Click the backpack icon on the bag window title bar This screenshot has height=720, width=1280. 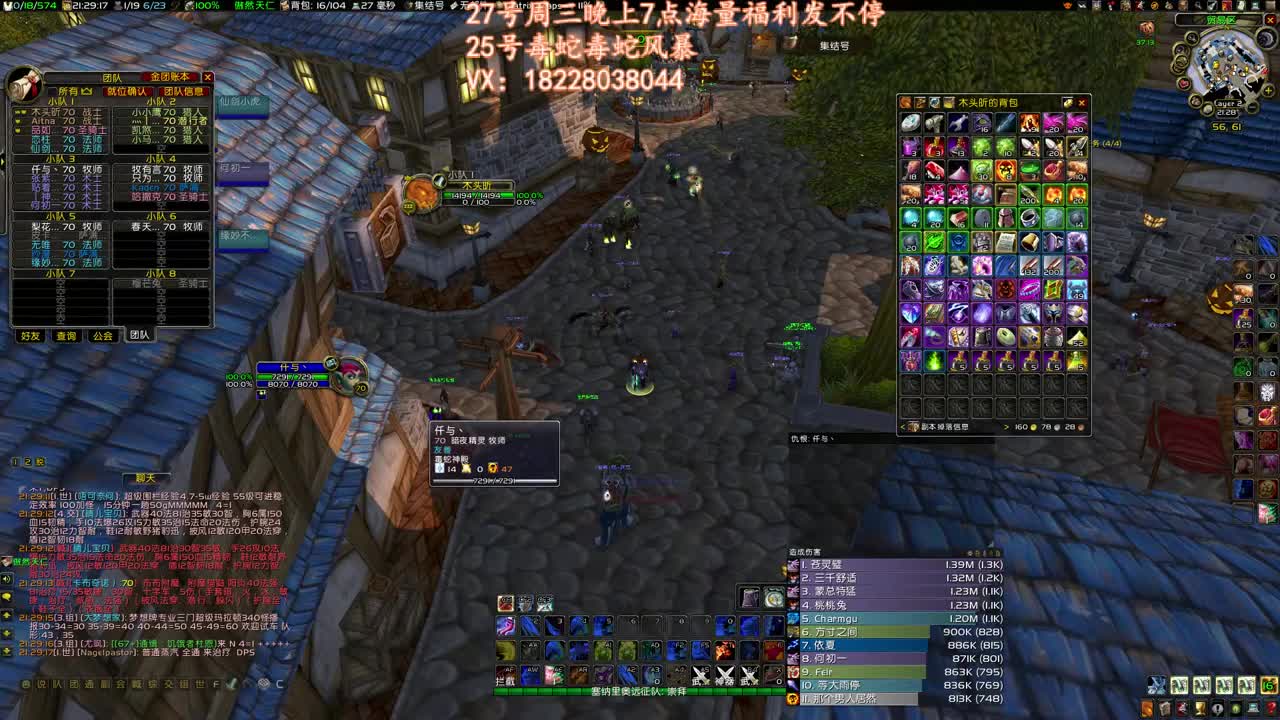904,102
